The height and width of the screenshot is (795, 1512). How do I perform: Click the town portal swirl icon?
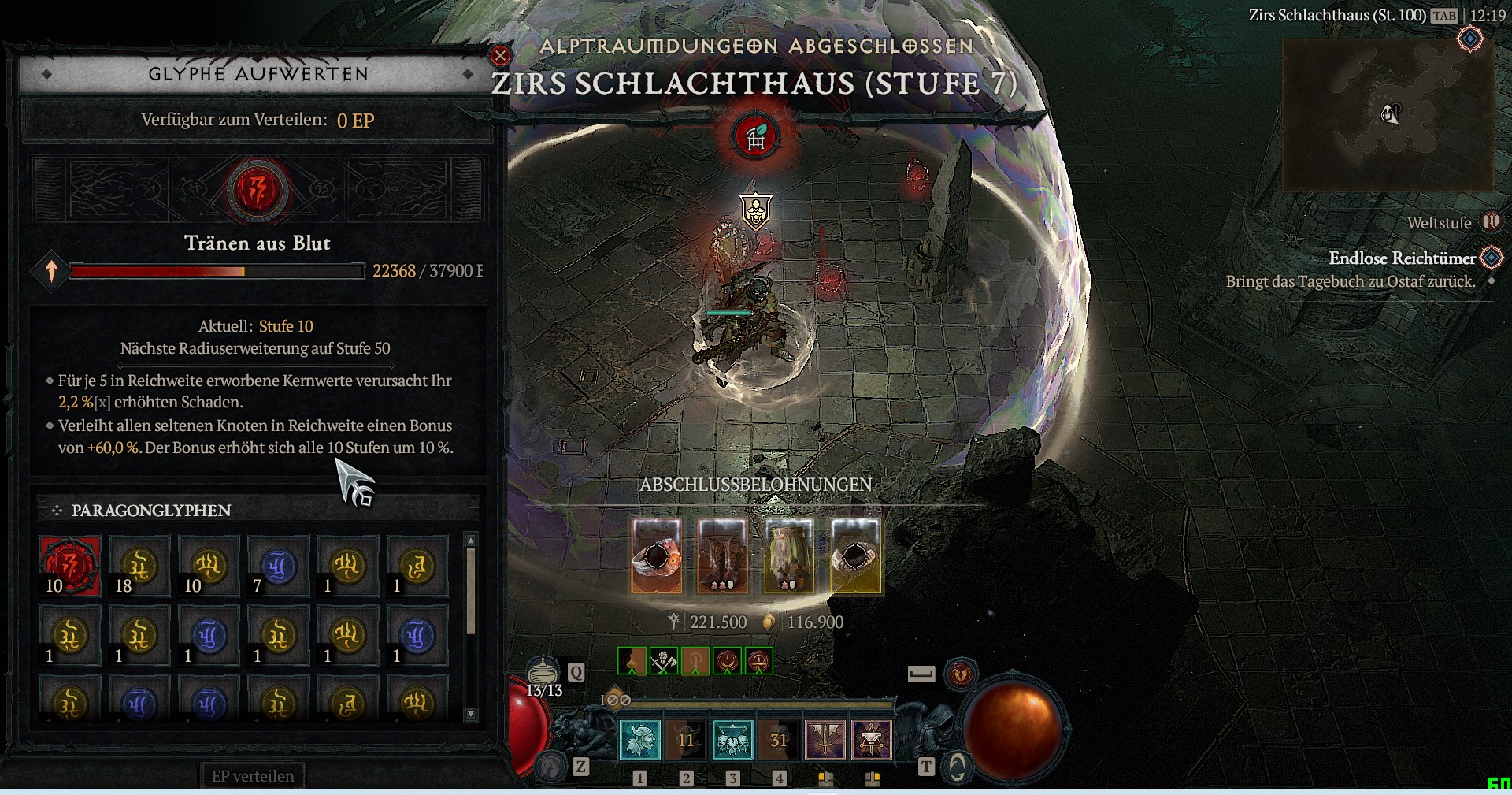(957, 766)
